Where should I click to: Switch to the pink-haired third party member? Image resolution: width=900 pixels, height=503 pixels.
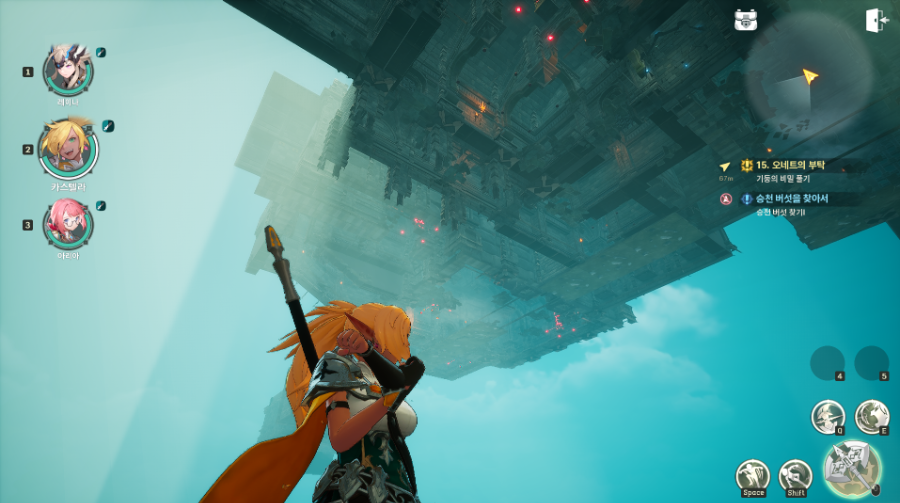(68, 224)
